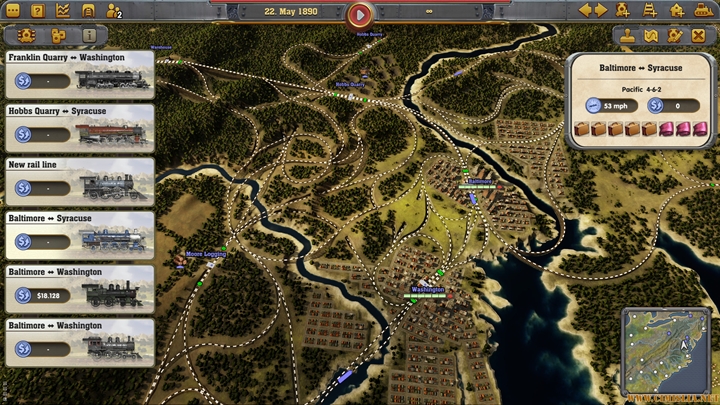Select the Baltimore–Washington train earning $18.128
The image size is (720, 405).
(x=80, y=289)
